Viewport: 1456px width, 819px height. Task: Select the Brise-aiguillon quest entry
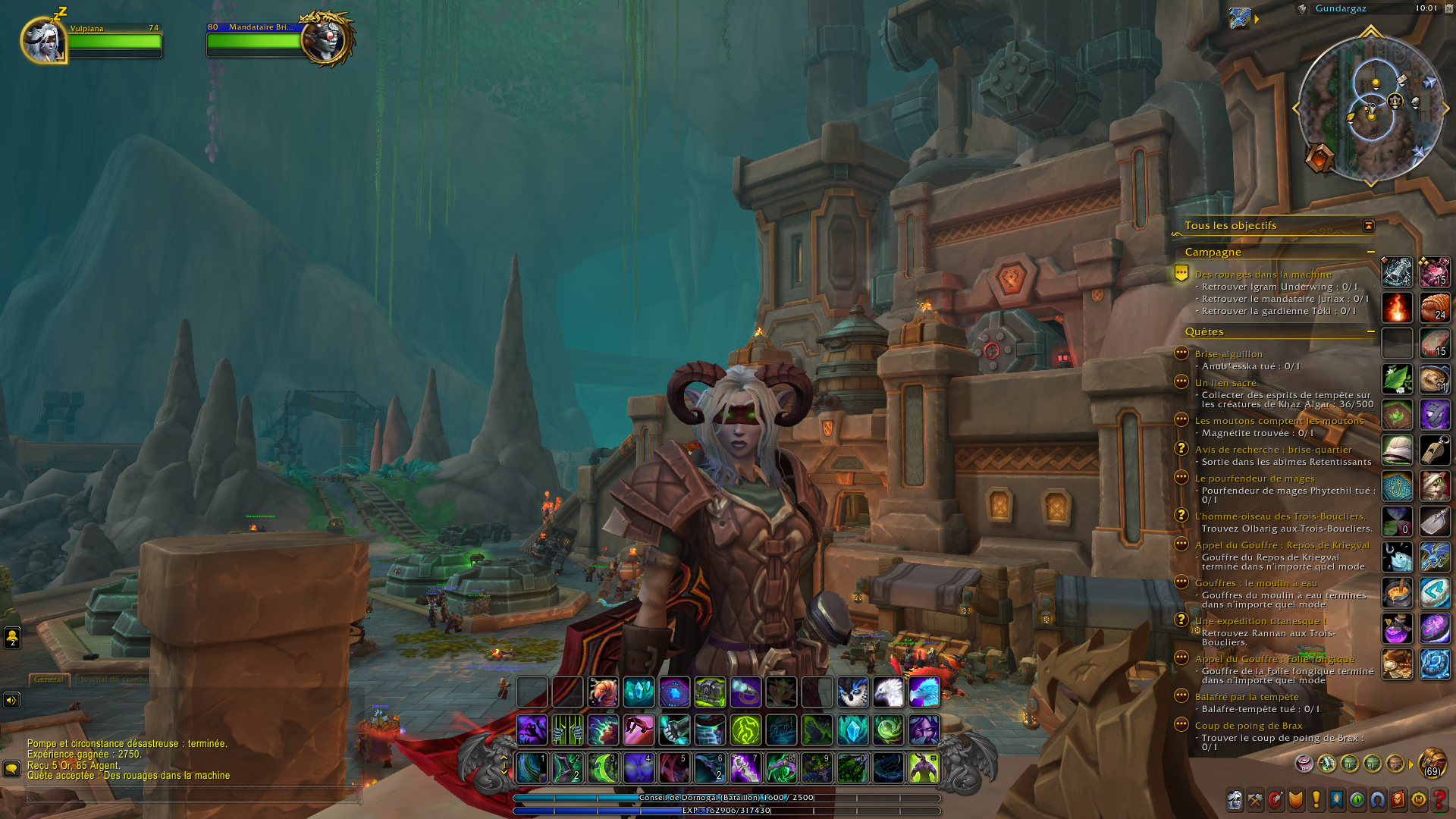(1228, 354)
